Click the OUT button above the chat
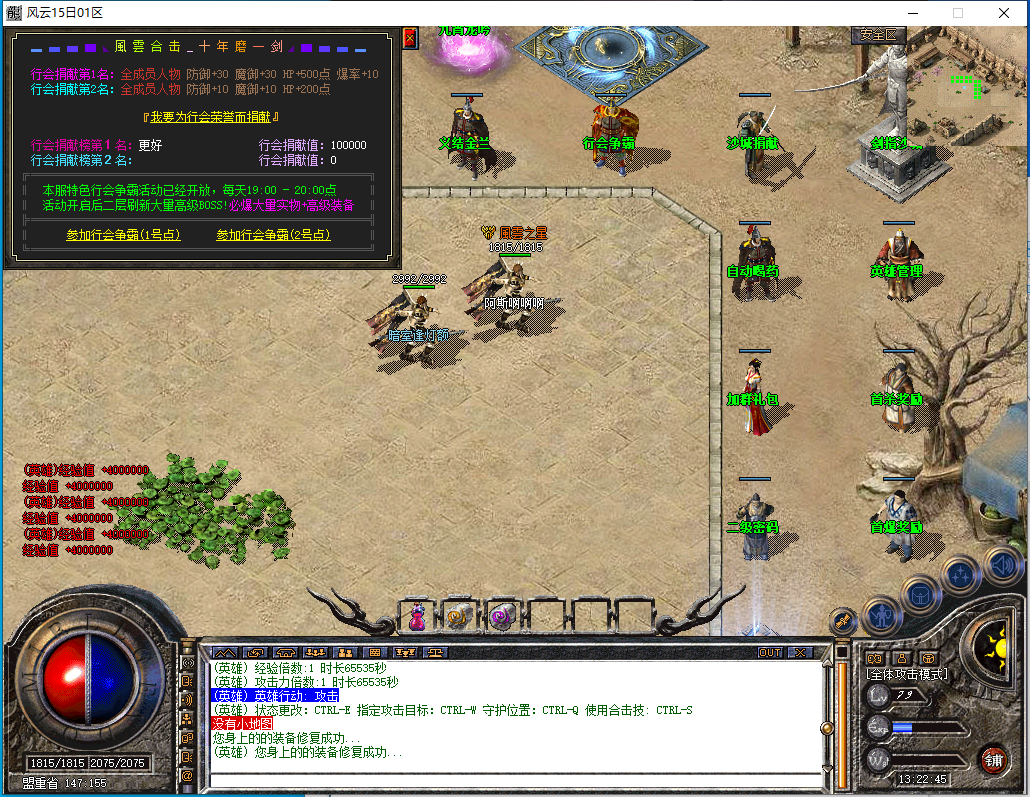This screenshot has height=797, width=1030. click(x=770, y=652)
